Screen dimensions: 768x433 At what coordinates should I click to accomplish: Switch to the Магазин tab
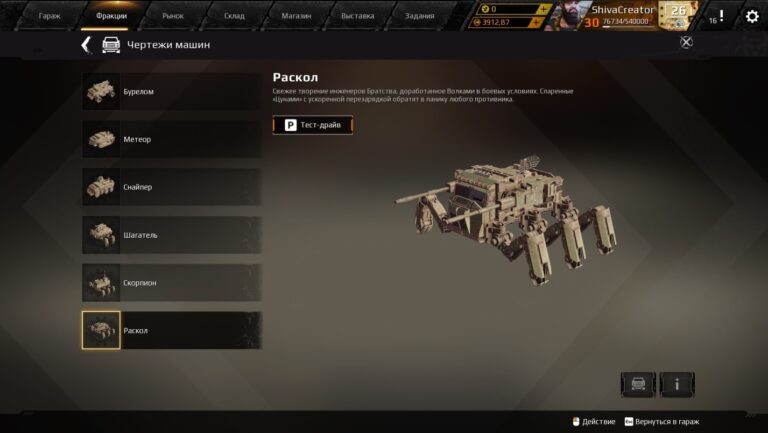[x=296, y=16]
